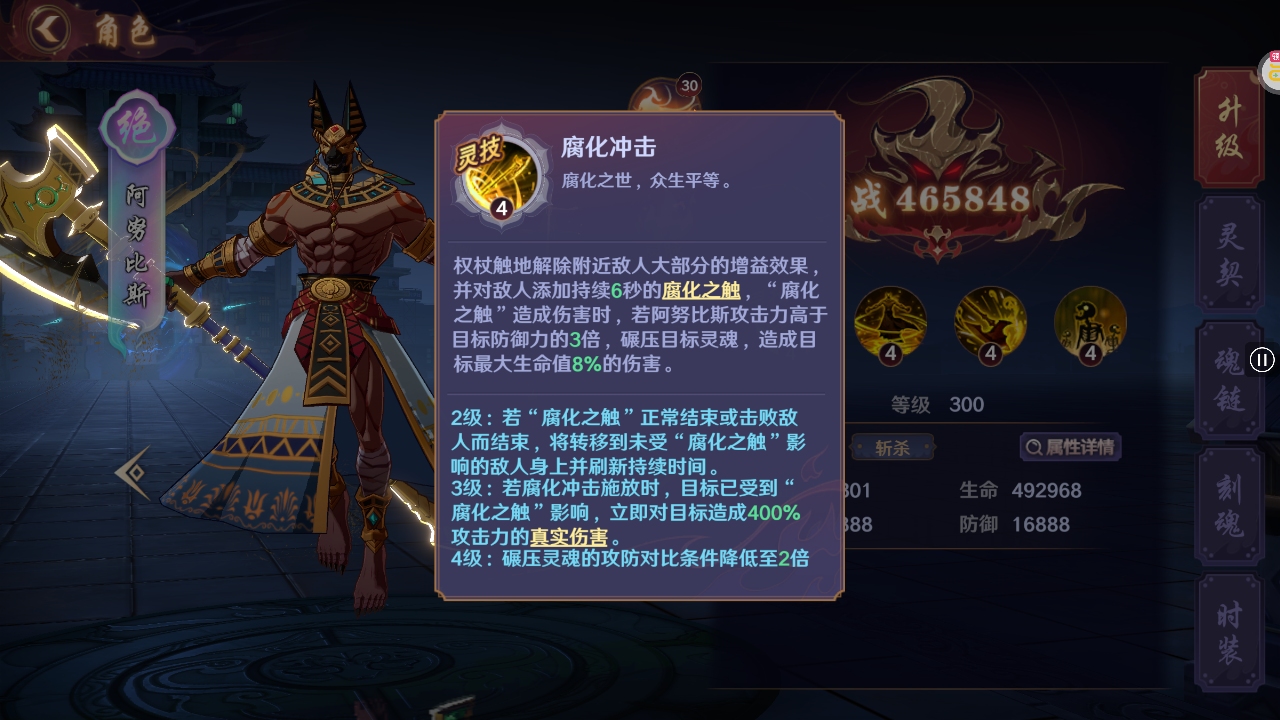1280x720 pixels.
Task: Open the skeleton-styled third skill icon
Action: (1089, 326)
